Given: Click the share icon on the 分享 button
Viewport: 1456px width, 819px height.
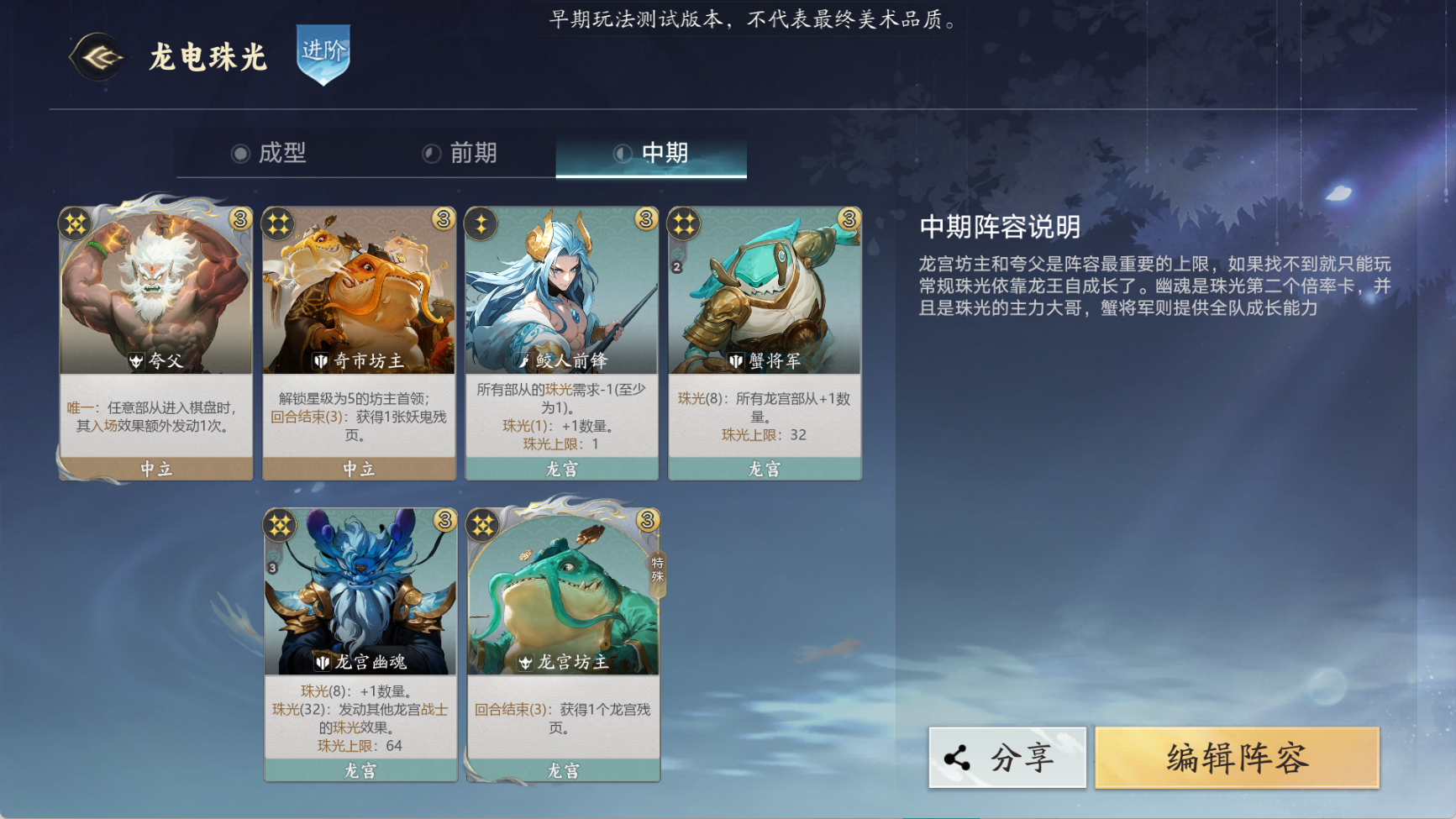Looking at the screenshot, I should (x=958, y=755).
